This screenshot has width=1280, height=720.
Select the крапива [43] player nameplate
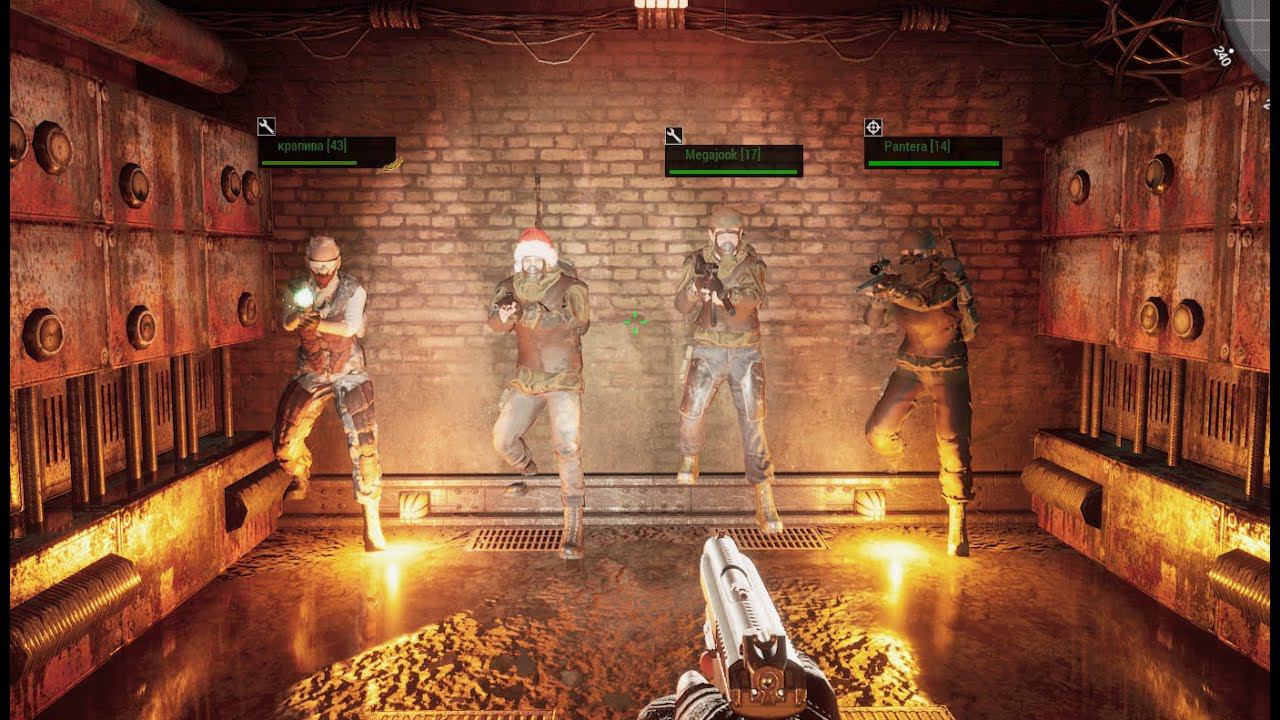[327, 151]
